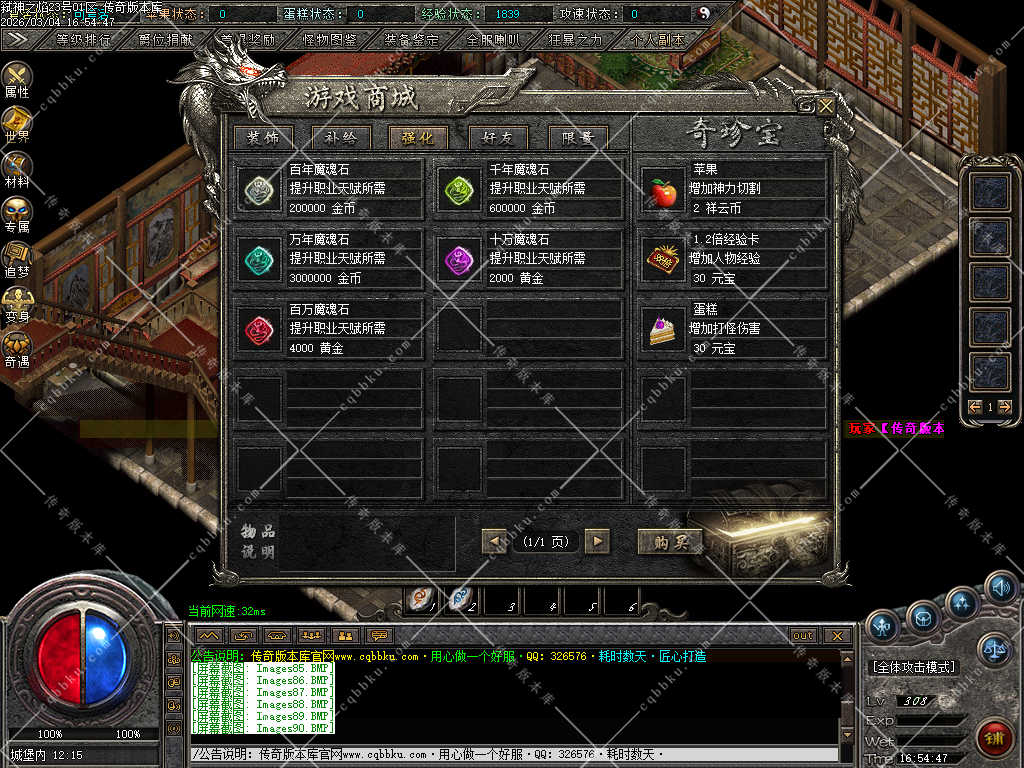Show the 限量 limited items tab
This screenshot has width=1024, height=768.
577,138
